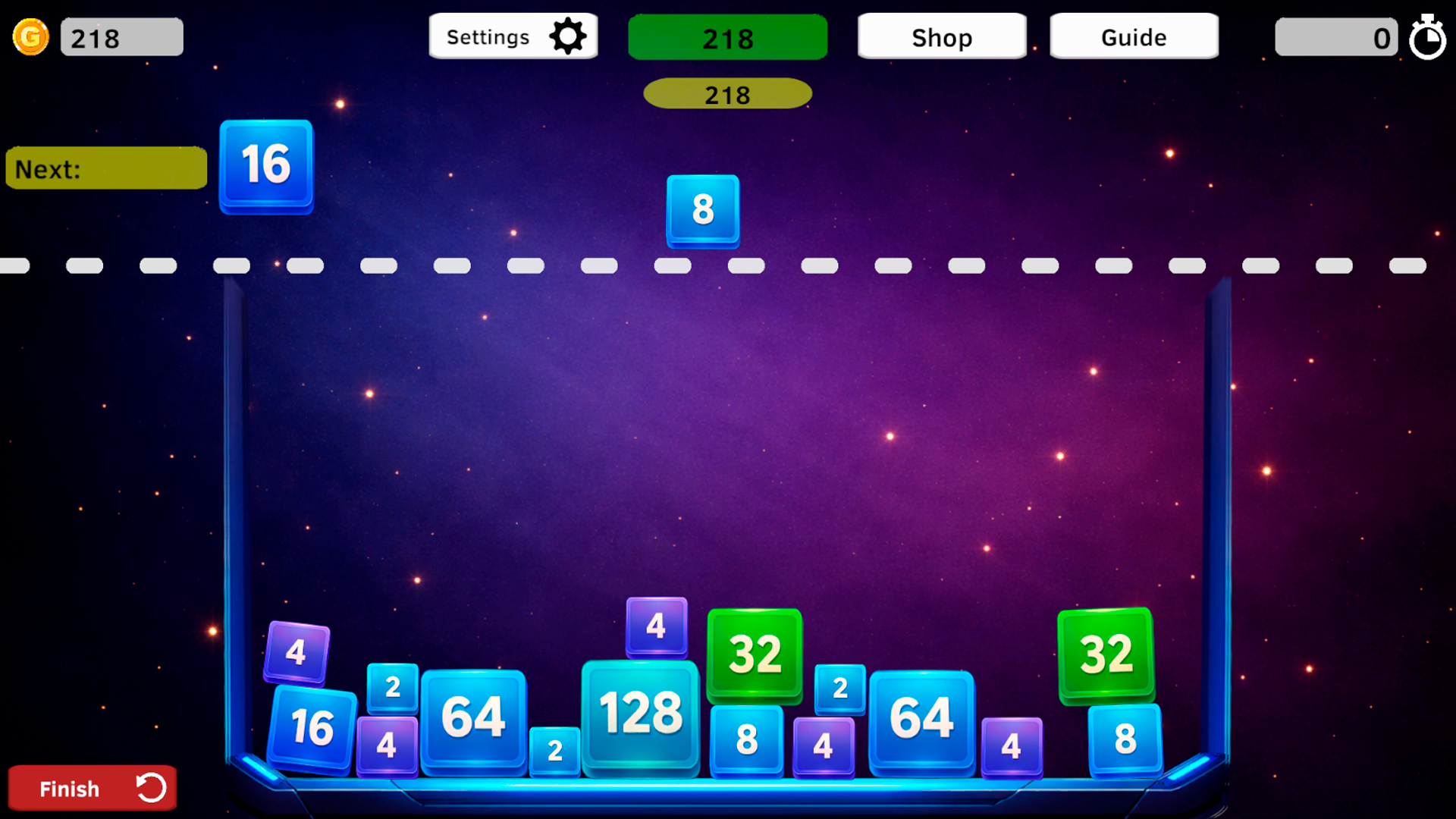Click the stopwatch timer icon
This screenshot has width=1456, height=819.
coord(1428,36)
